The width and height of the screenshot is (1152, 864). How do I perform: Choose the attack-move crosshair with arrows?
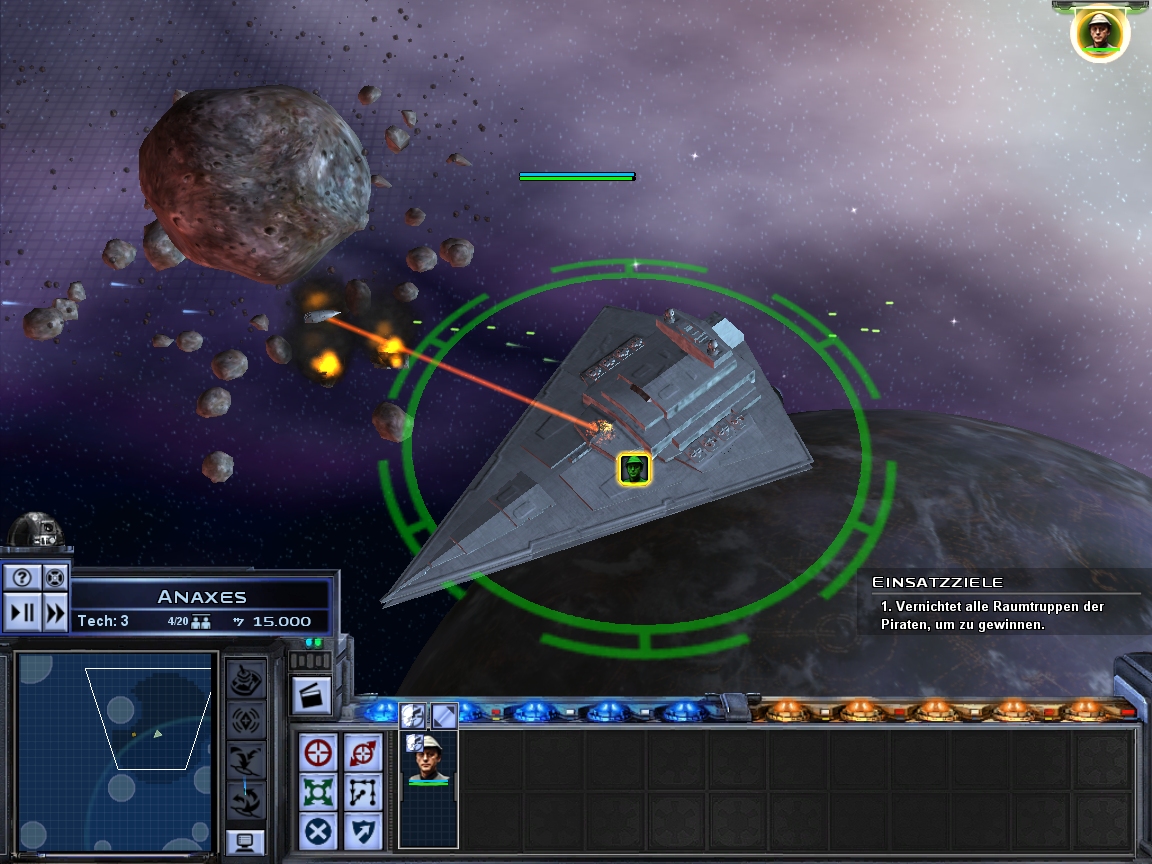[x=361, y=751]
